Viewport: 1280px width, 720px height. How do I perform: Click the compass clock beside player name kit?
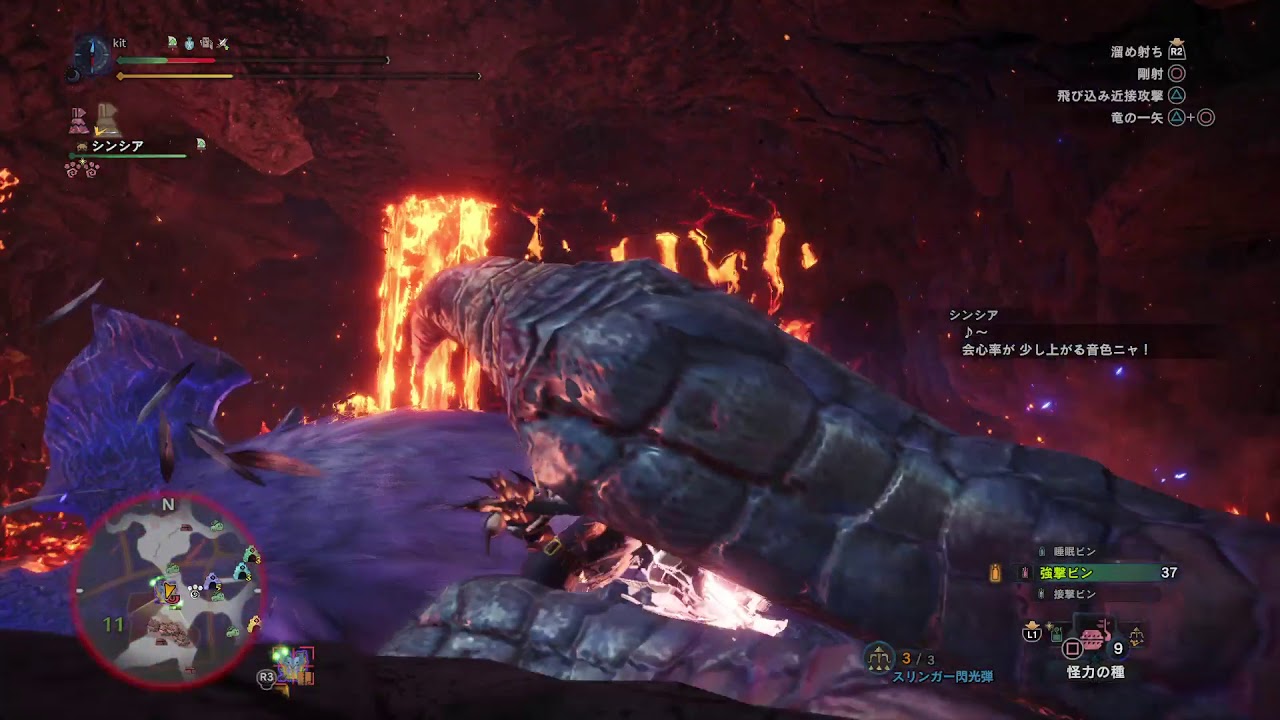pyautogui.click(x=92, y=53)
